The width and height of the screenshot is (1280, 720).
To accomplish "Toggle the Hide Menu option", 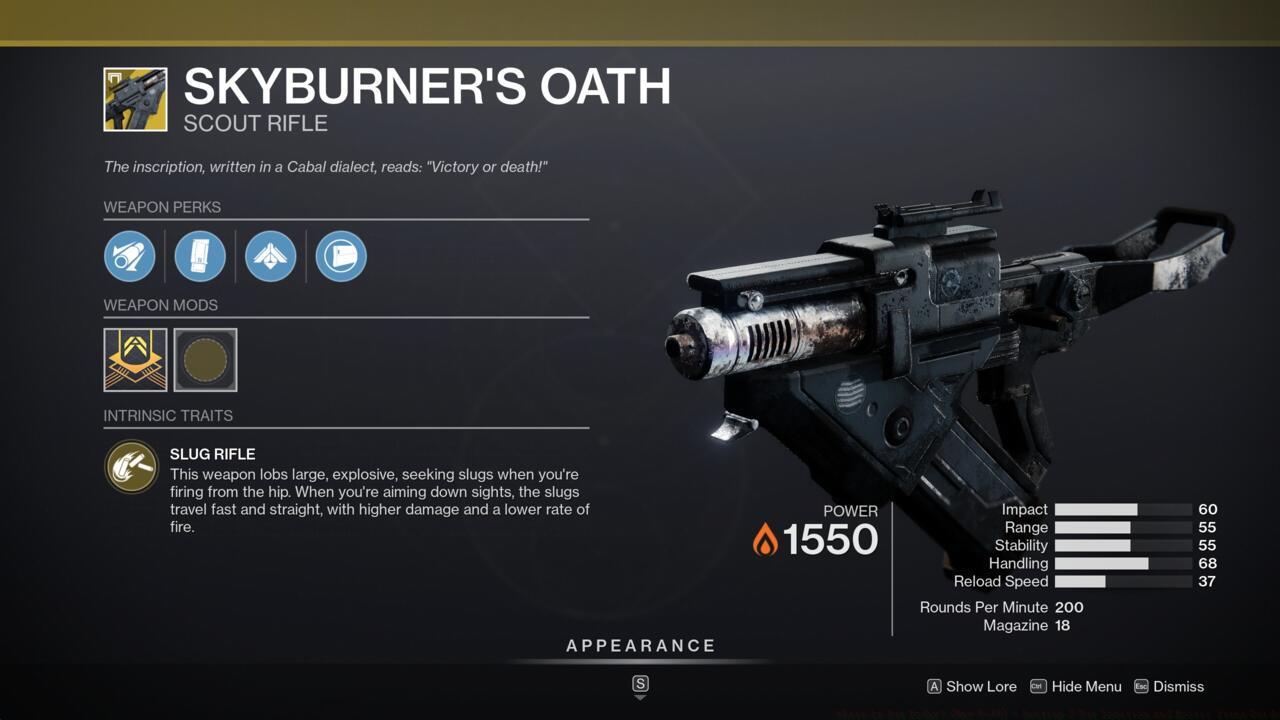I will pos(1076,687).
